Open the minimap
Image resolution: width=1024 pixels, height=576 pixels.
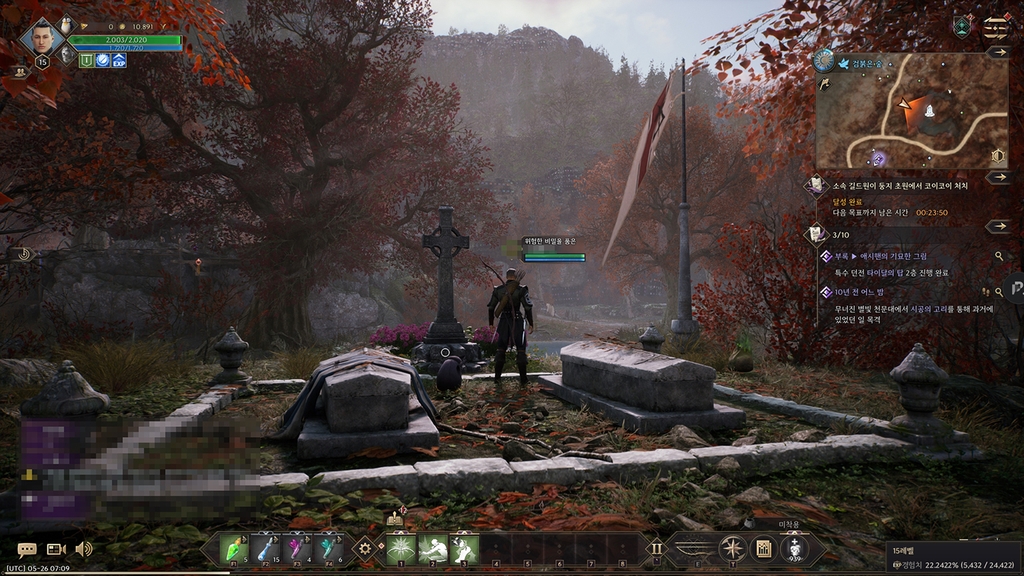[911, 110]
